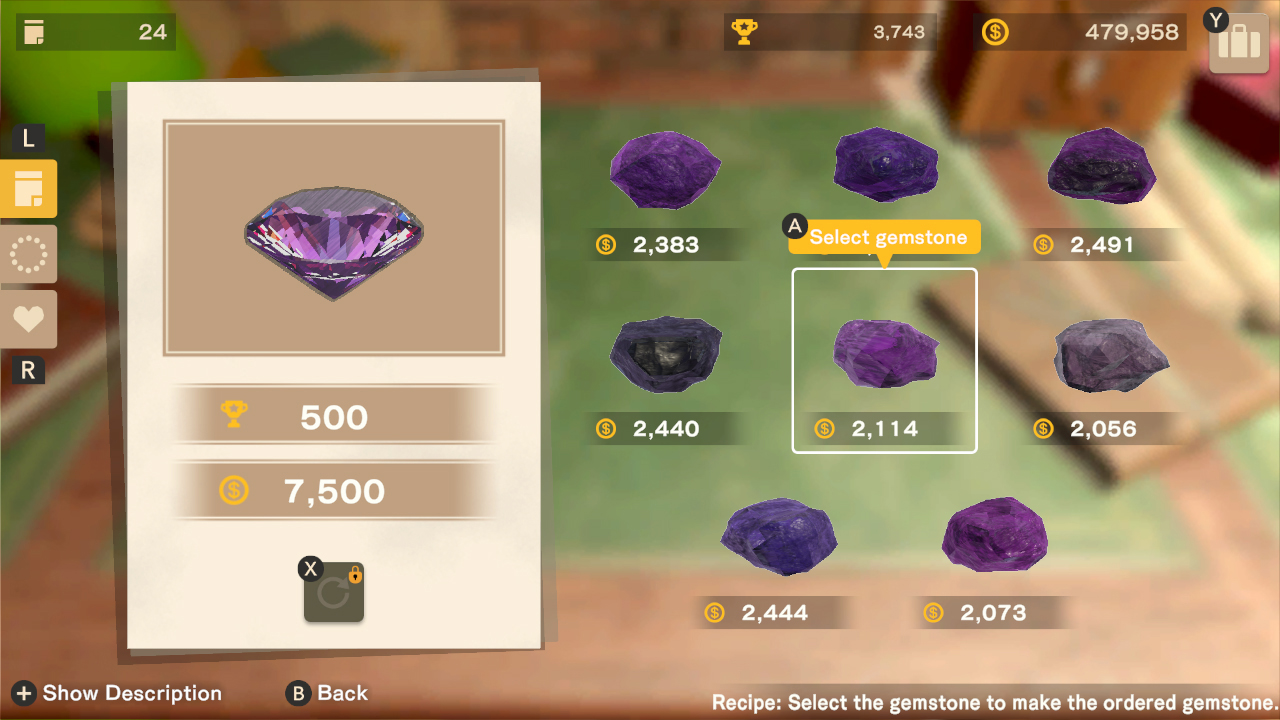Screen dimensions: 1280x720
Task: Expand the order description with Show Description
Action: coord(115,693)
